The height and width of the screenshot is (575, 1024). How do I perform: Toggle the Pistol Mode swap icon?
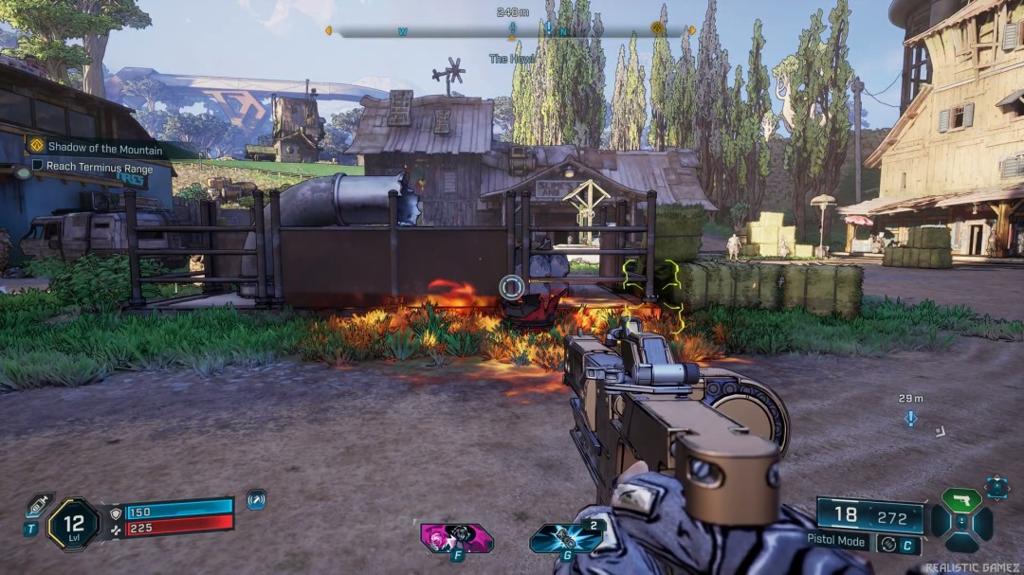click(887, 544)
